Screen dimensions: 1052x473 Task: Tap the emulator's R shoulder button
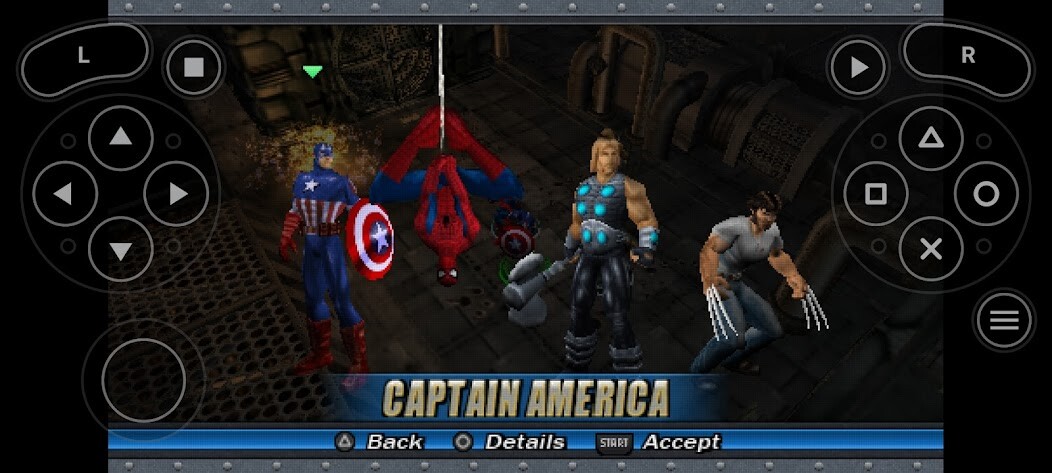(967, 57)
